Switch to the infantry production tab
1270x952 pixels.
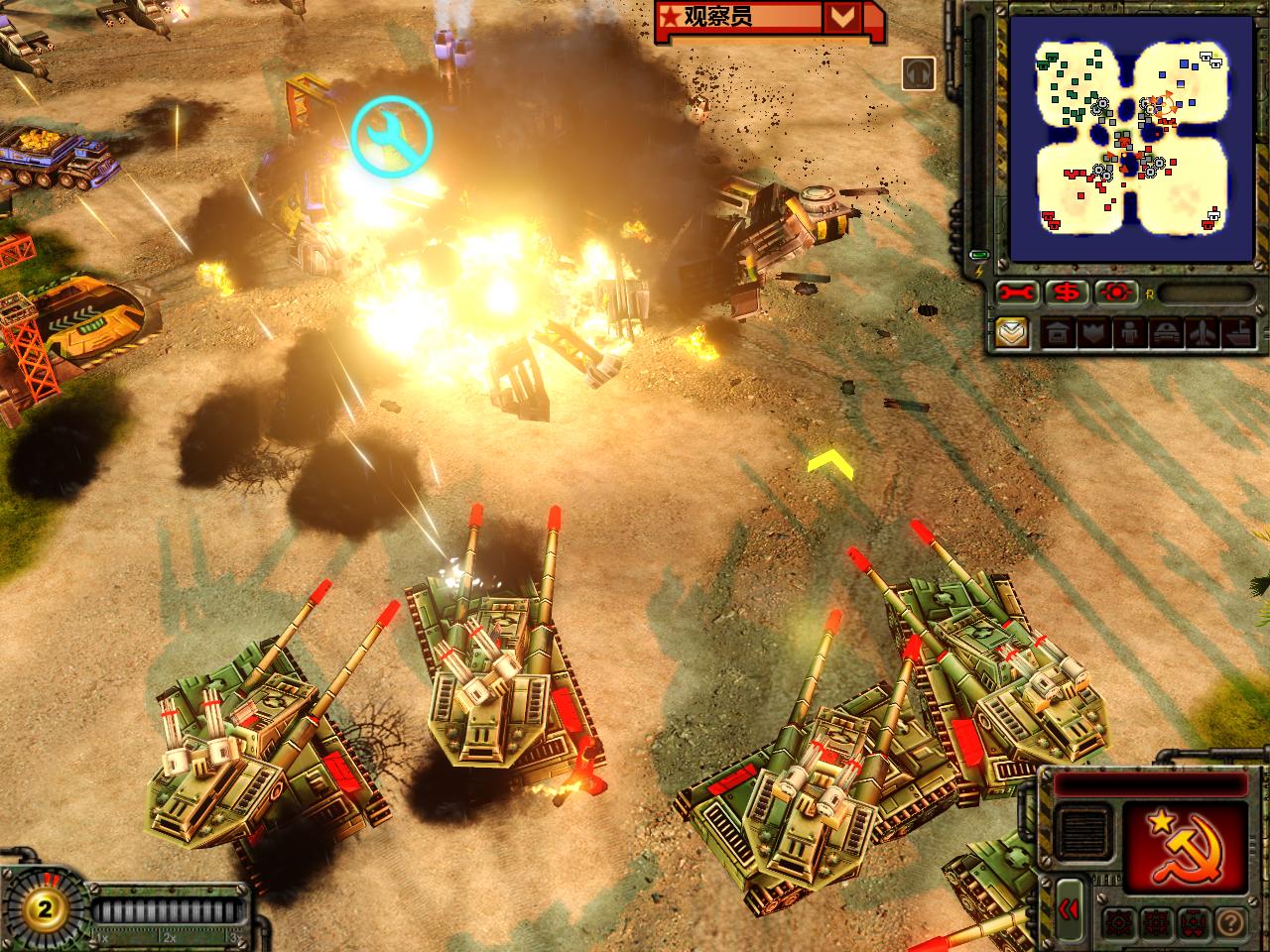pyautogui.click(x=1128, y=333)
